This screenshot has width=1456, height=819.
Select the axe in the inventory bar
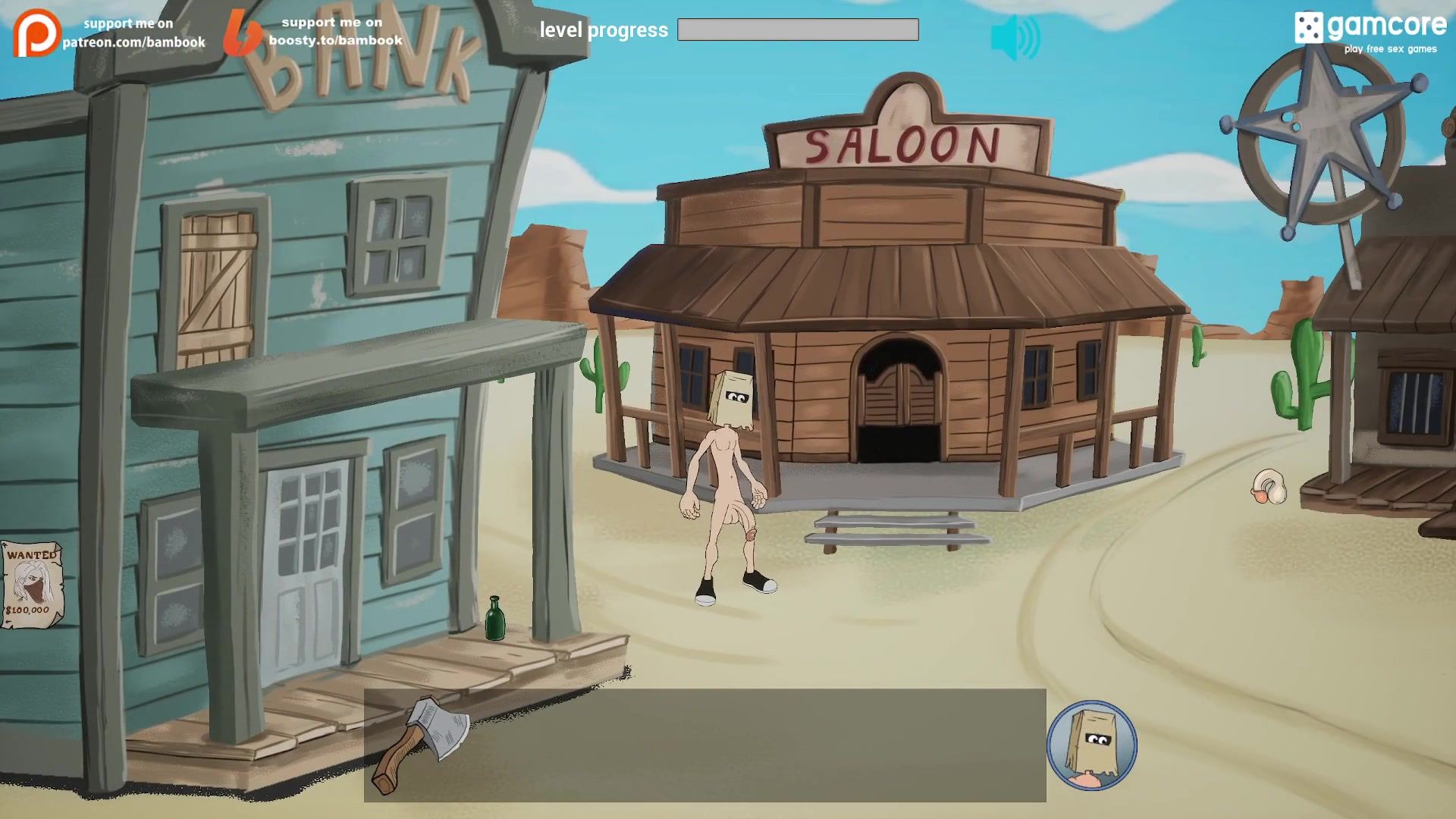419,744
